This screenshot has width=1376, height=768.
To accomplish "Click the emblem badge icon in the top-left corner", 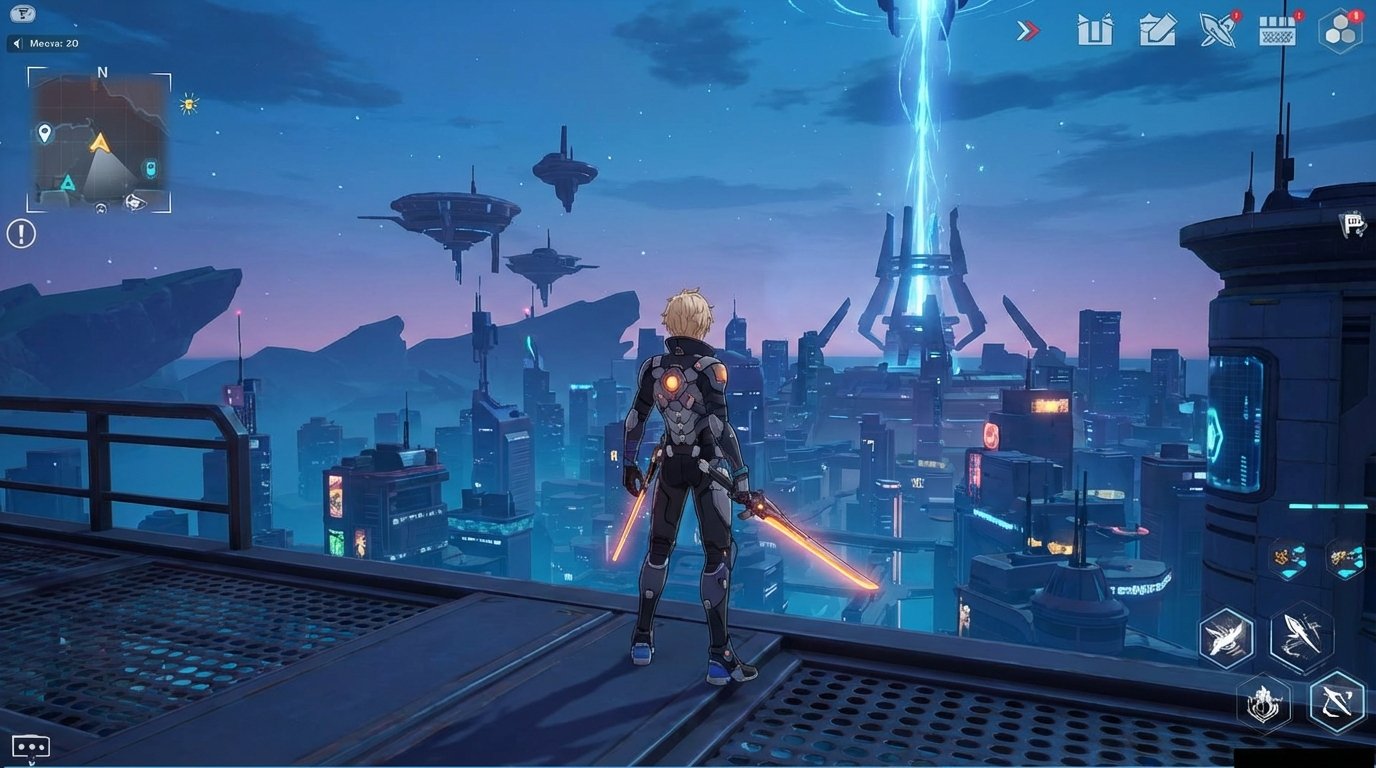I will point(21,14).
